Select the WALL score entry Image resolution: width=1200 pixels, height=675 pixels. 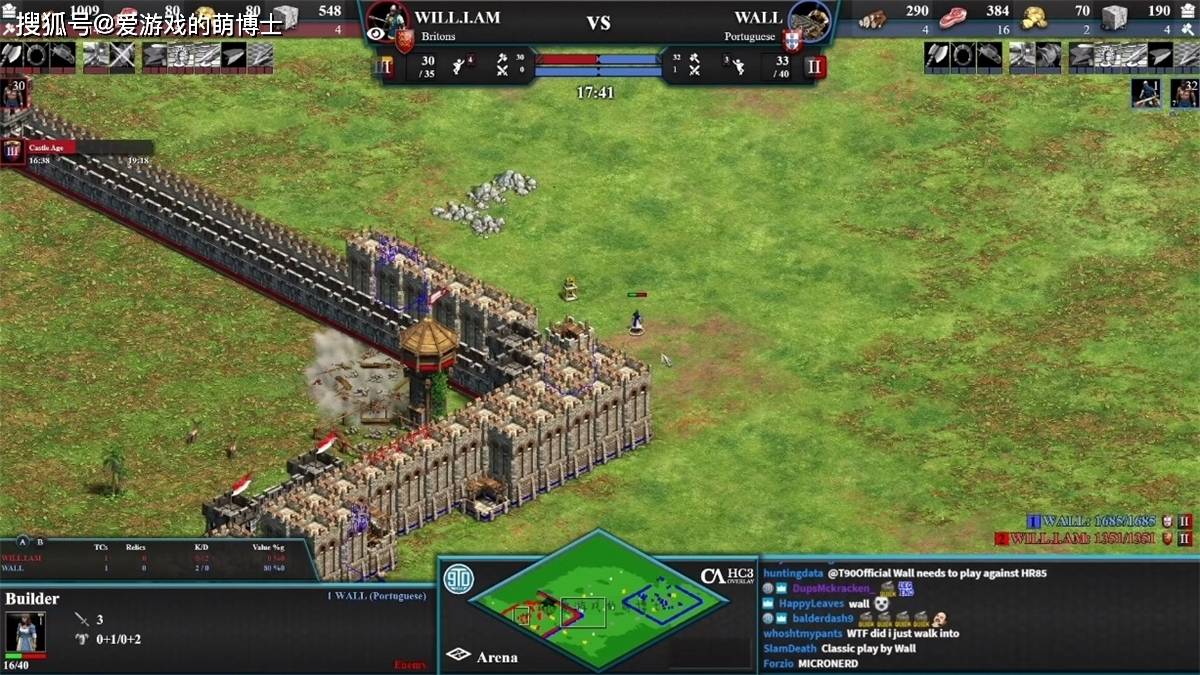tap(1098, 521)
